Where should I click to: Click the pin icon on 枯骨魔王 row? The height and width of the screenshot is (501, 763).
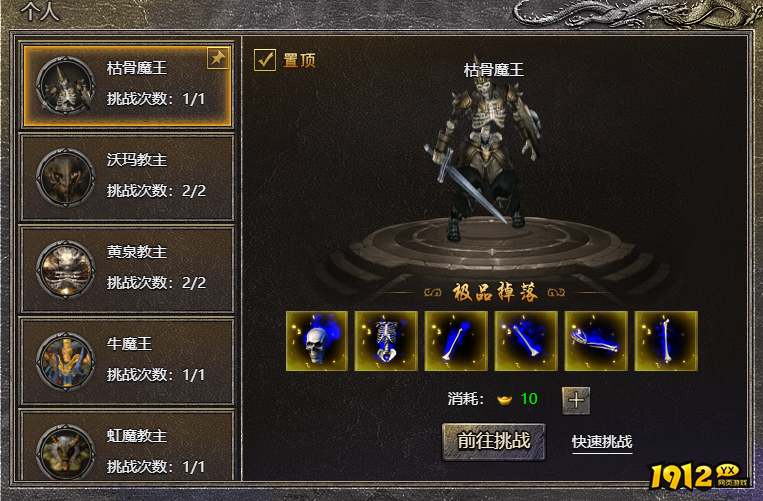[x=217, y=59]
